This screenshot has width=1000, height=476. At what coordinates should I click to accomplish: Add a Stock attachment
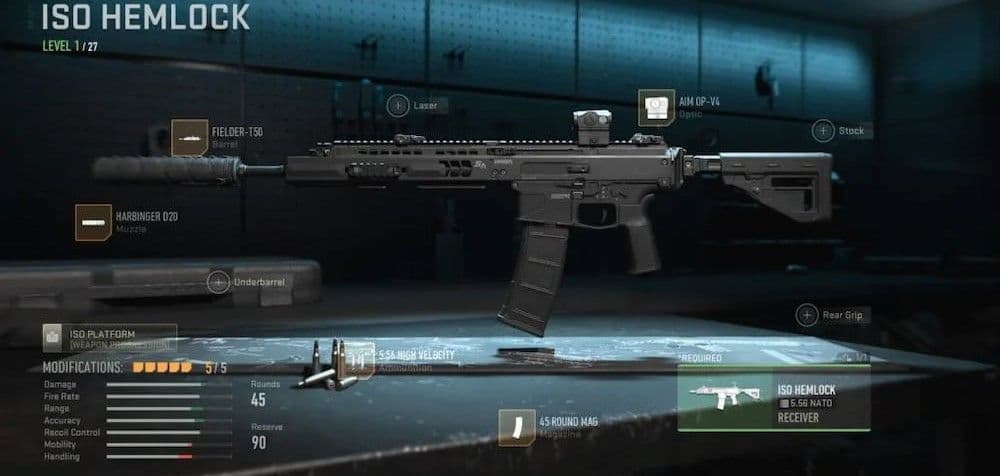[823, 130]
